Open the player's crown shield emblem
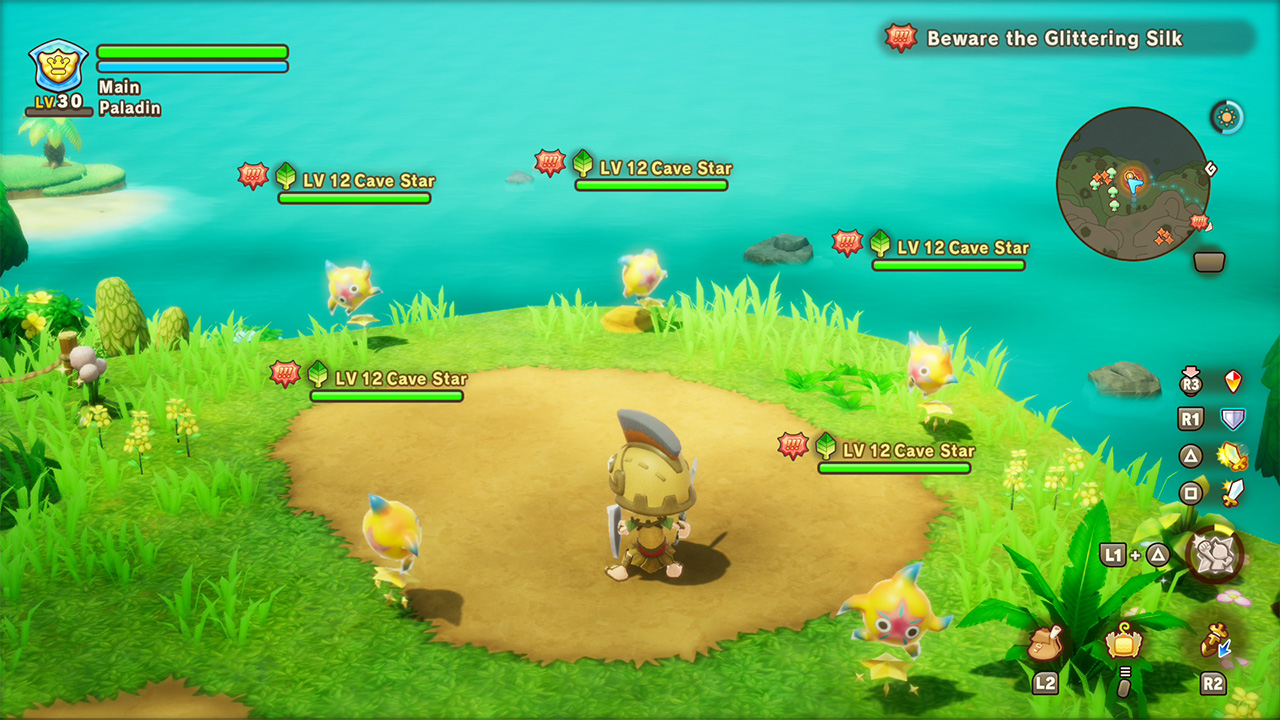 point(59,66)
